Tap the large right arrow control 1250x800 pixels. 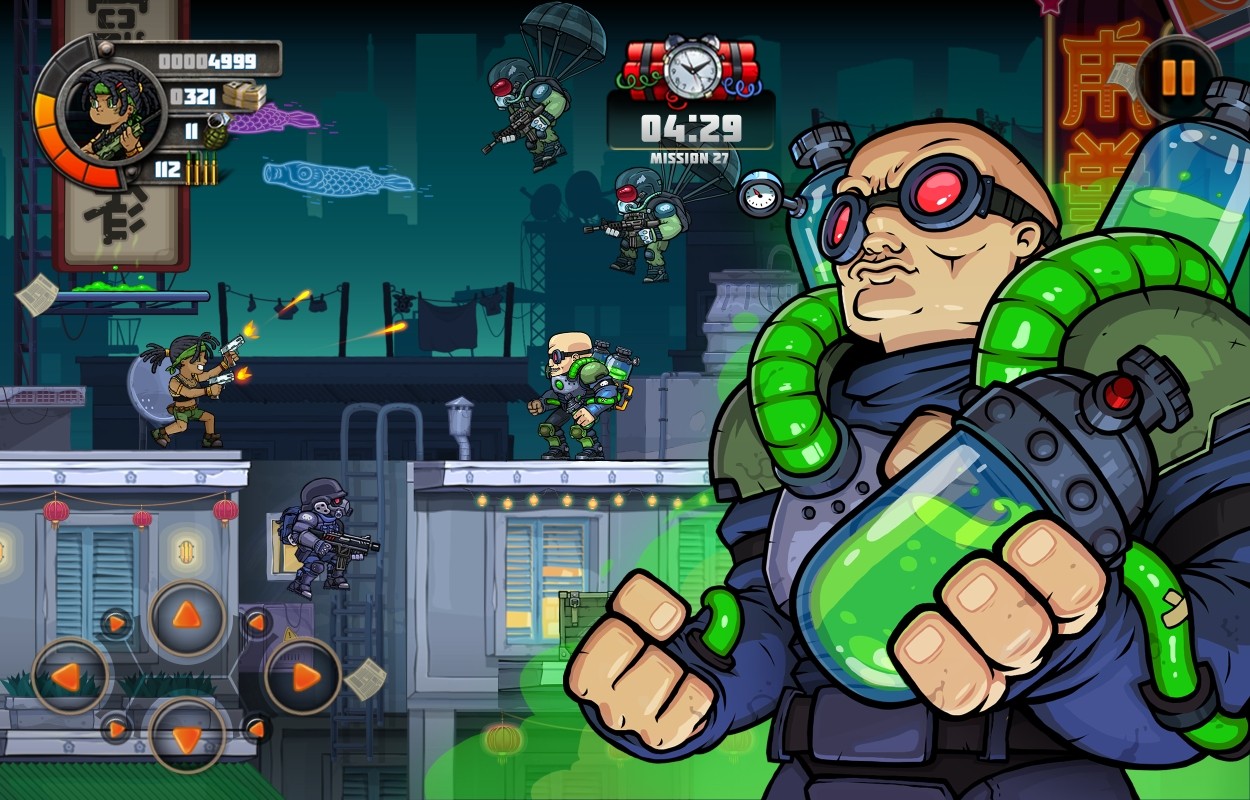tap(303, 676)
